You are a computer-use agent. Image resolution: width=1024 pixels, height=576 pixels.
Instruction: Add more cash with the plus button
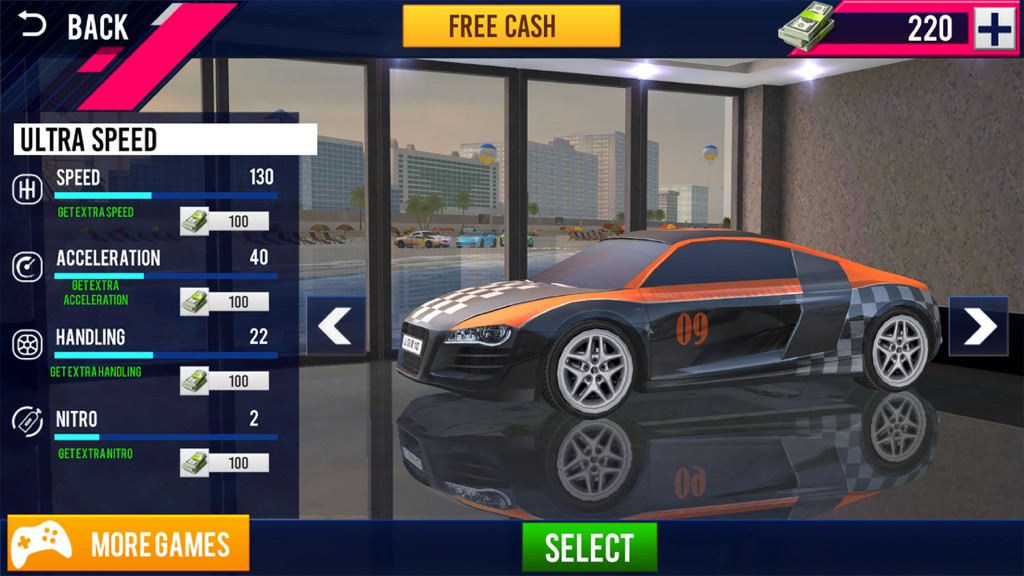point(994,29)
